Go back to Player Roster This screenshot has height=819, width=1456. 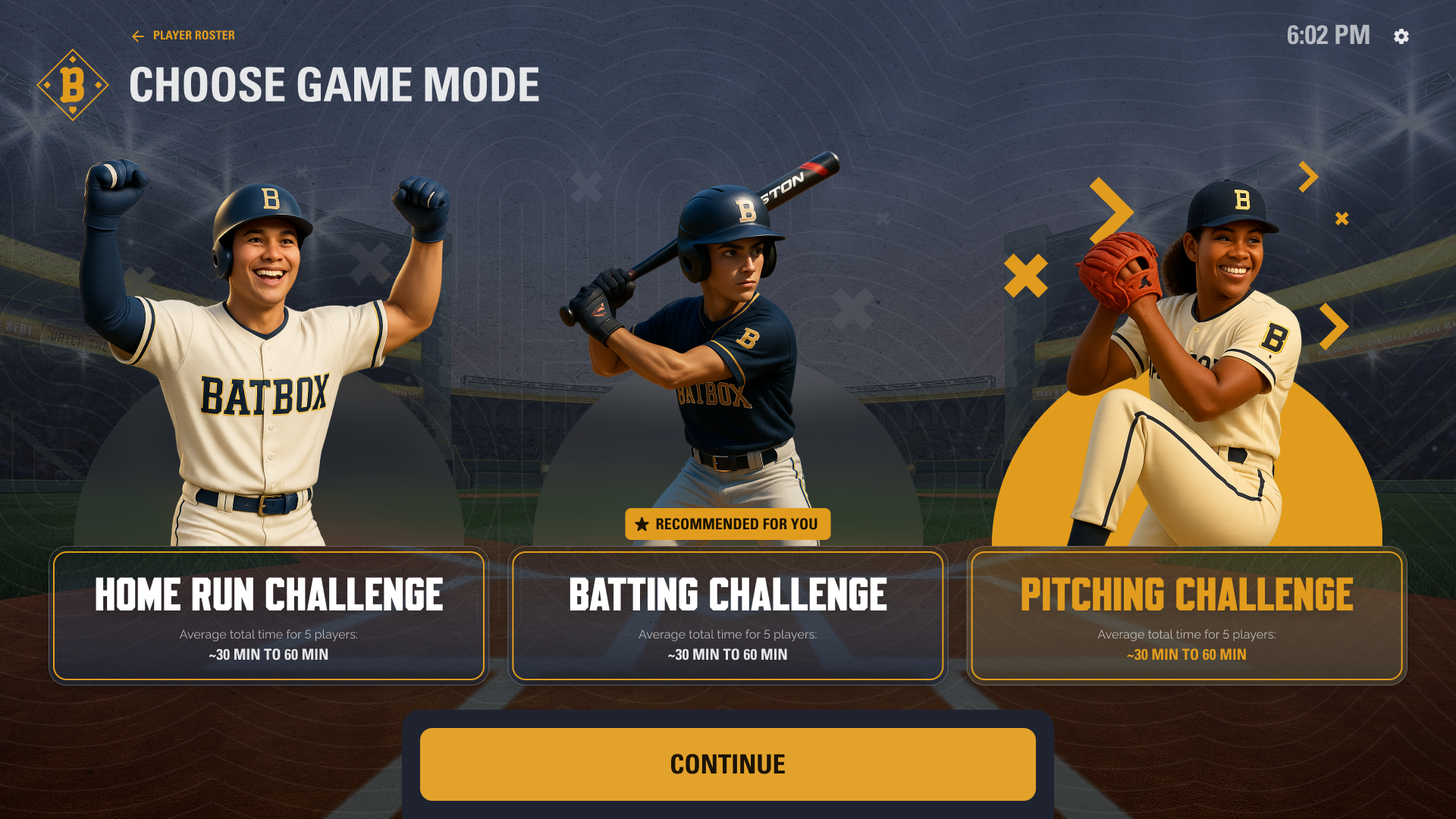pos(184,36)
